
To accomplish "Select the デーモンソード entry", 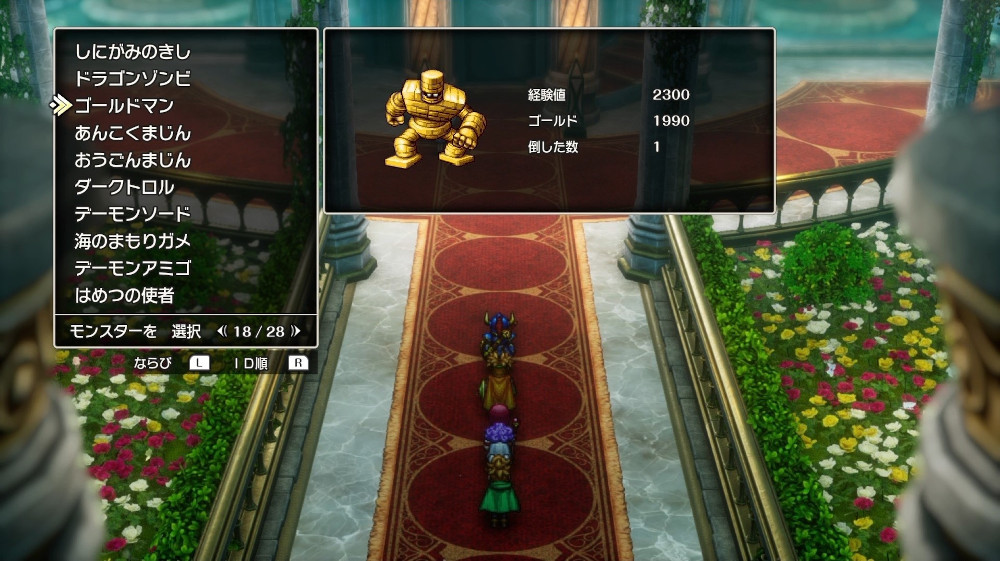I will click(132, 214).
